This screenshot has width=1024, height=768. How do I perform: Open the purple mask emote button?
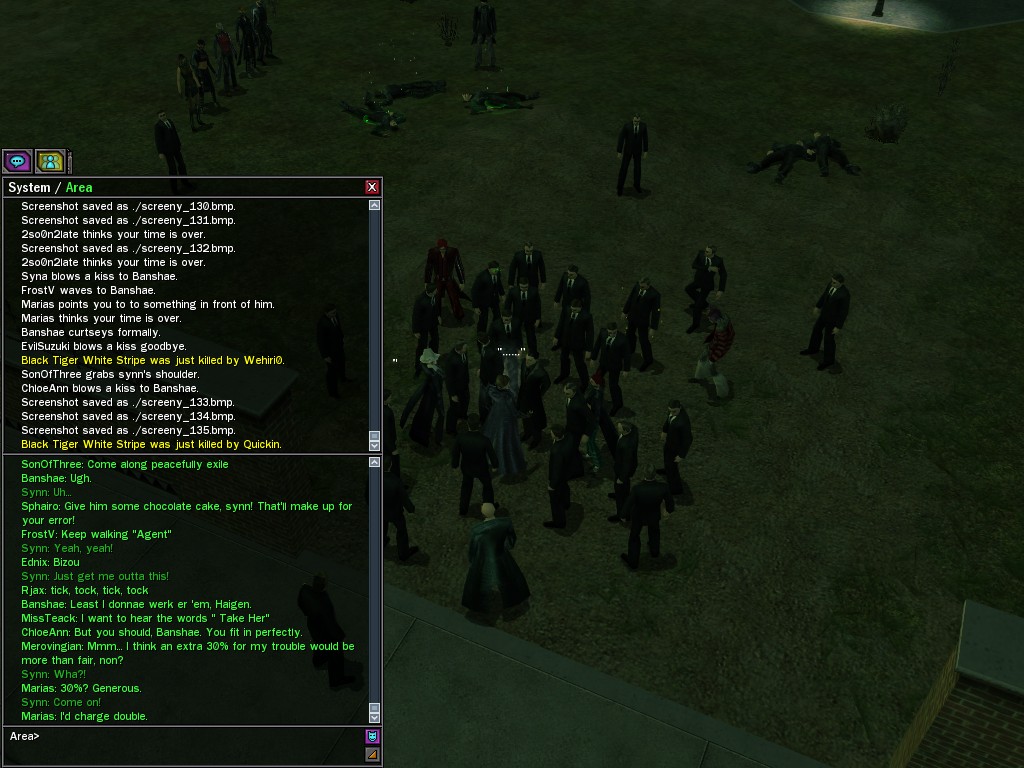point(372,737)
